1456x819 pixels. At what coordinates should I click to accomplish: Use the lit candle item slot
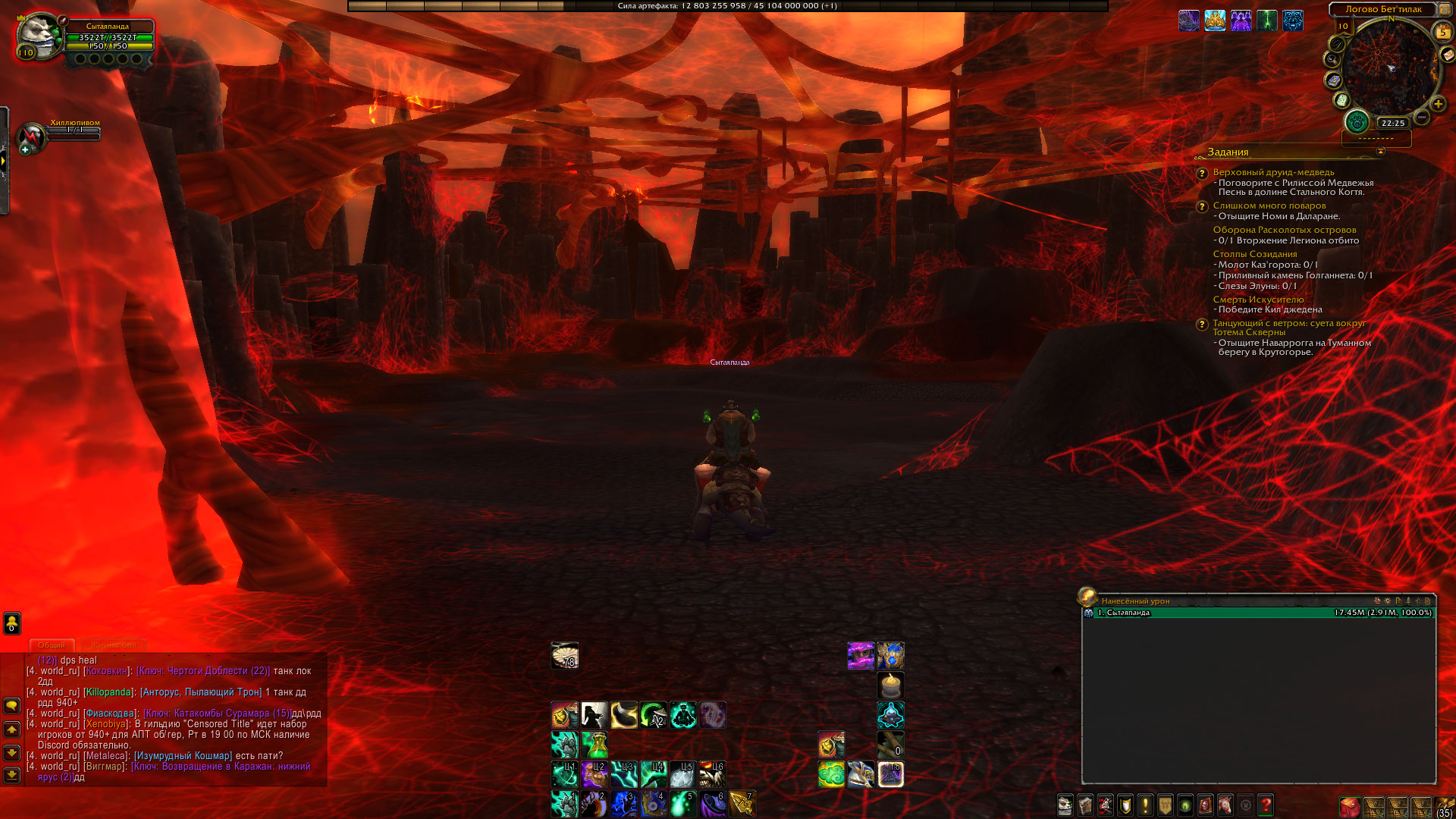click(x=891, y=686)
